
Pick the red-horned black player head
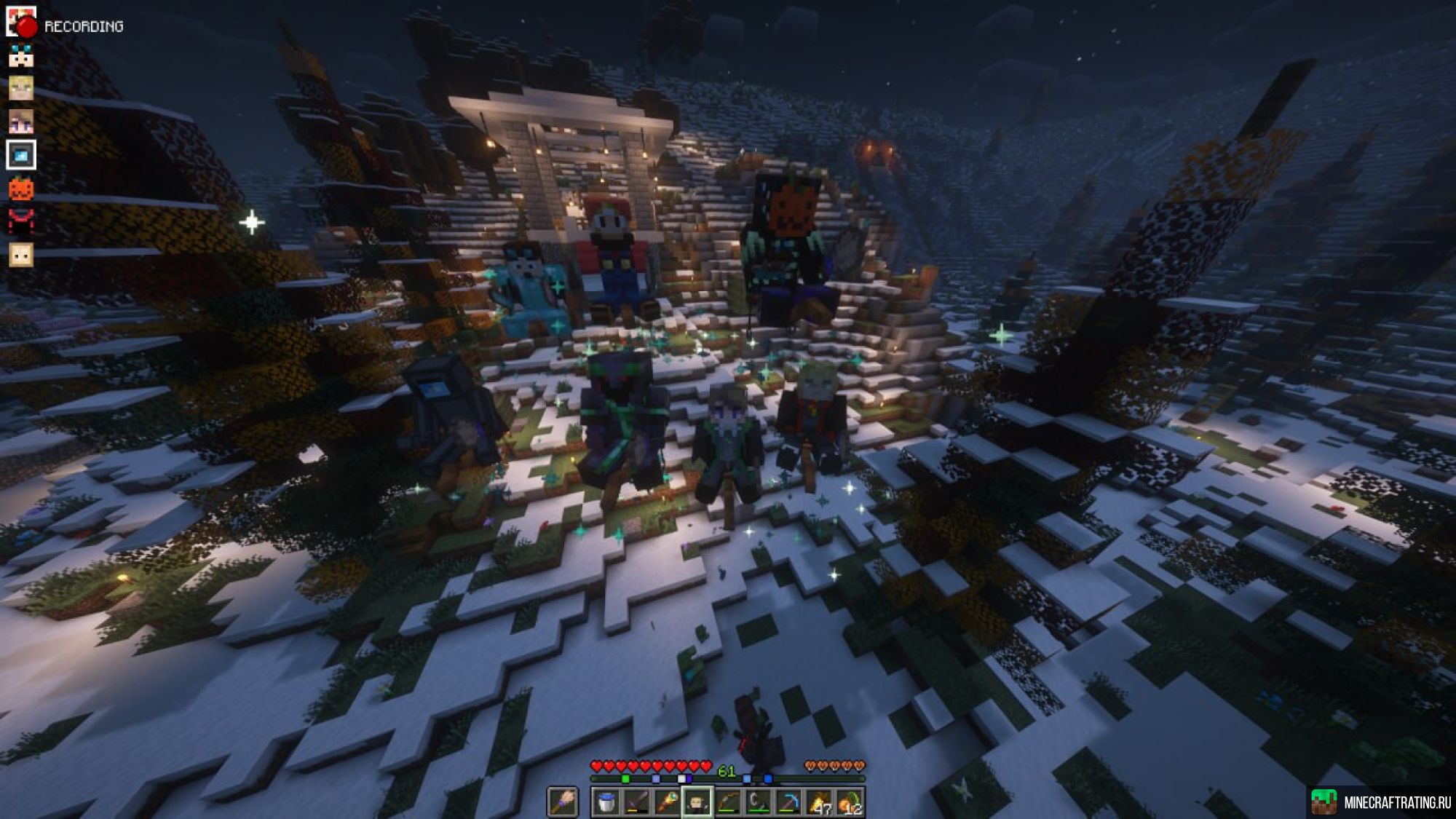click(21, 221)
